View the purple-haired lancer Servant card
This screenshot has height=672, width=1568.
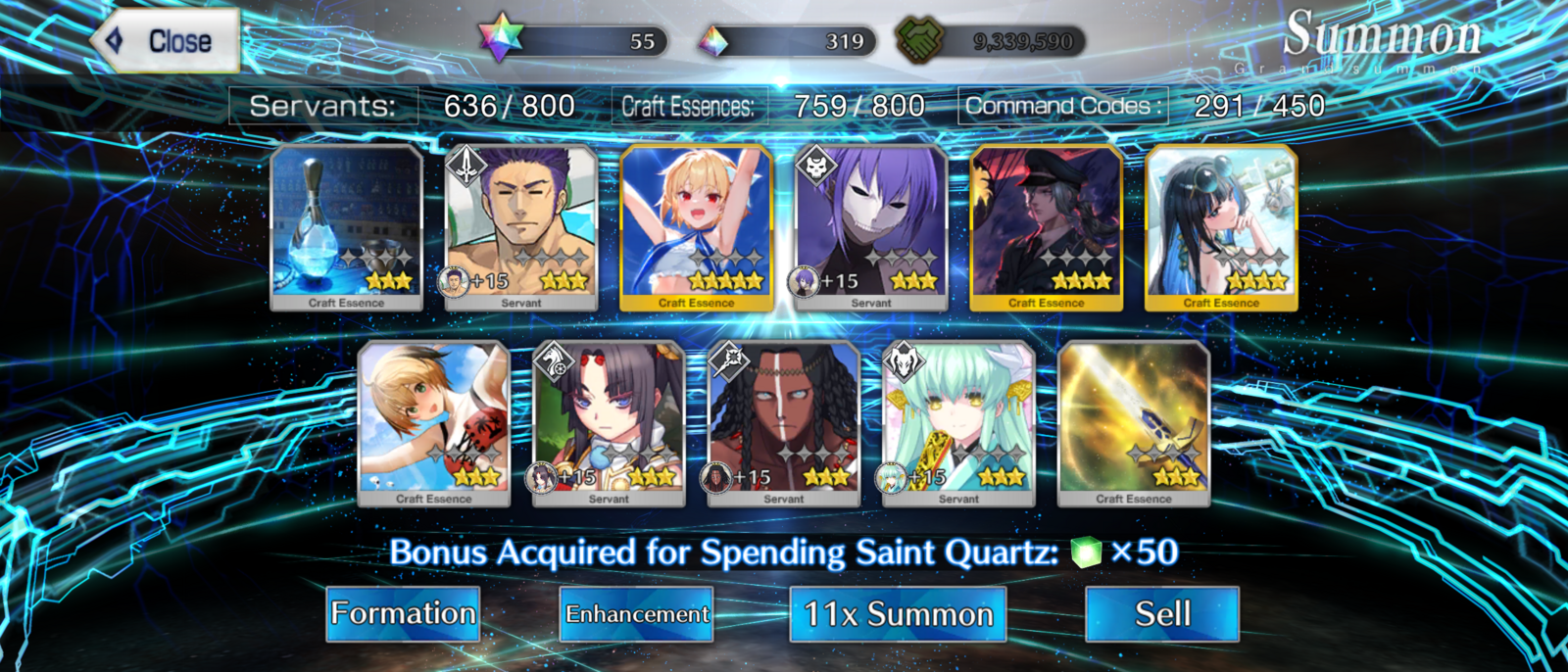521,225
